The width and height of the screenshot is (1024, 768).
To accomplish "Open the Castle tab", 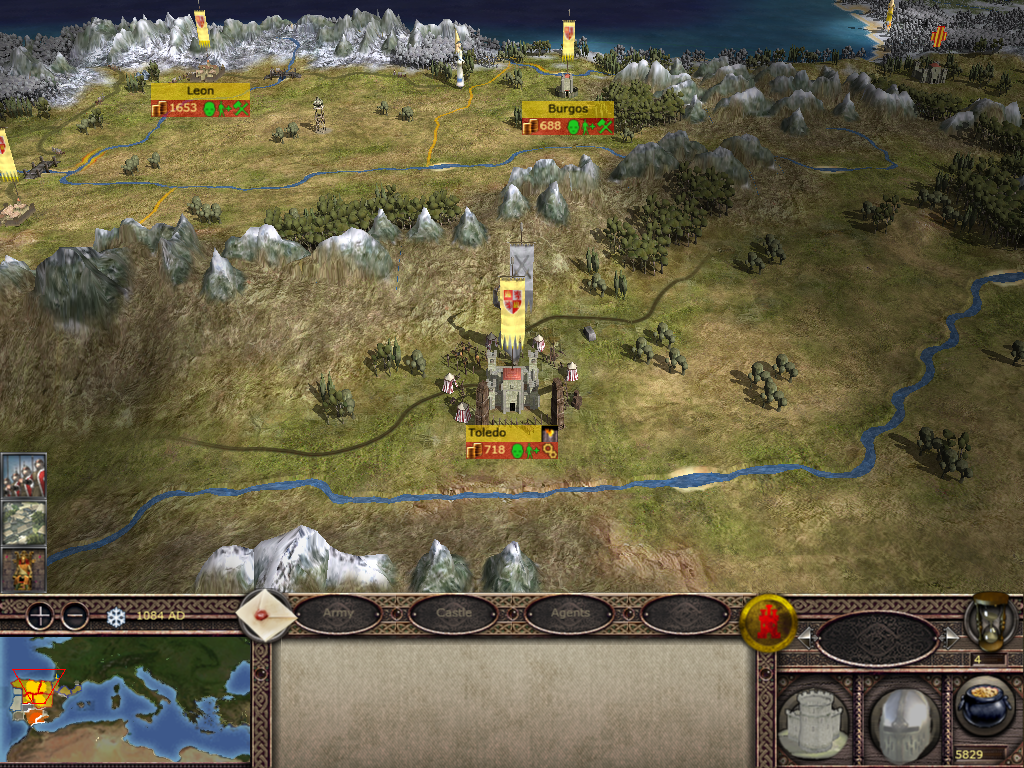I will click(x=453, y=613).
